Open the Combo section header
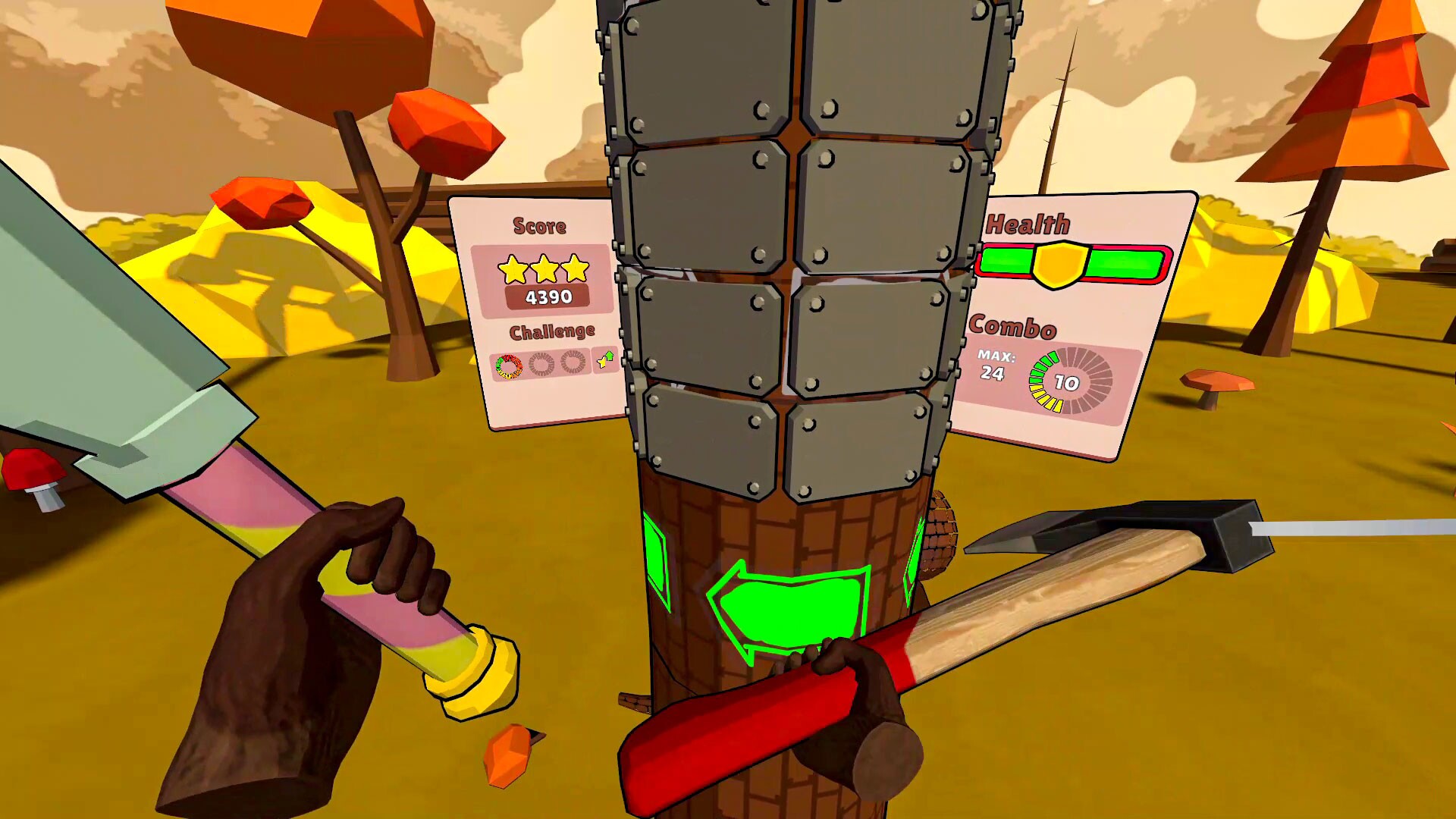Image resolution: width=1456 pixels, height=819 pixels. pyautogui.click(x=1013, y=326)
